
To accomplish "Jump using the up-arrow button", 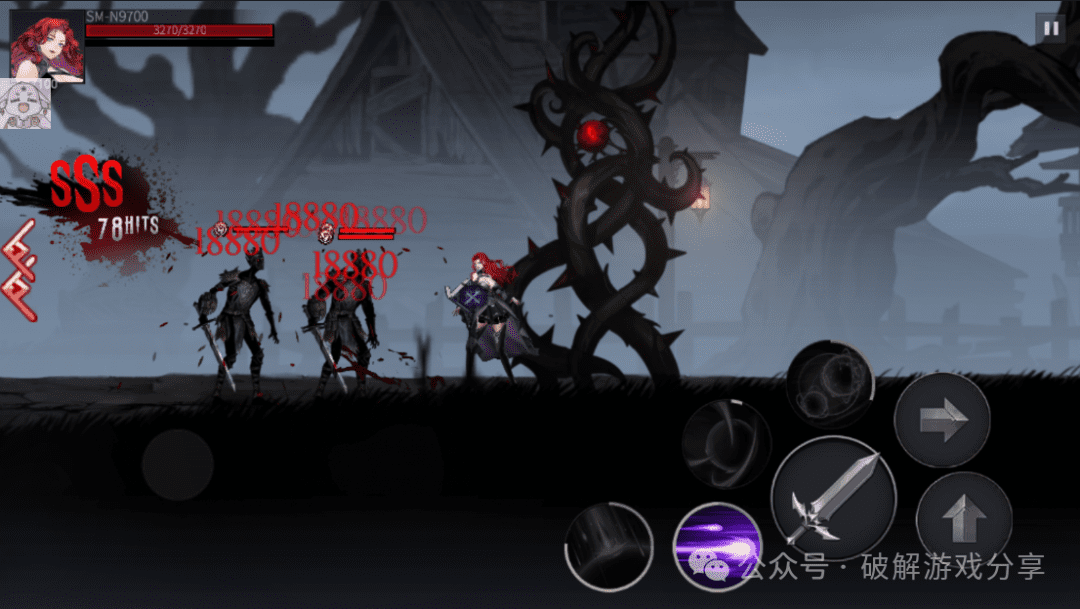I will pyautogui.click(x=964, y=519).
